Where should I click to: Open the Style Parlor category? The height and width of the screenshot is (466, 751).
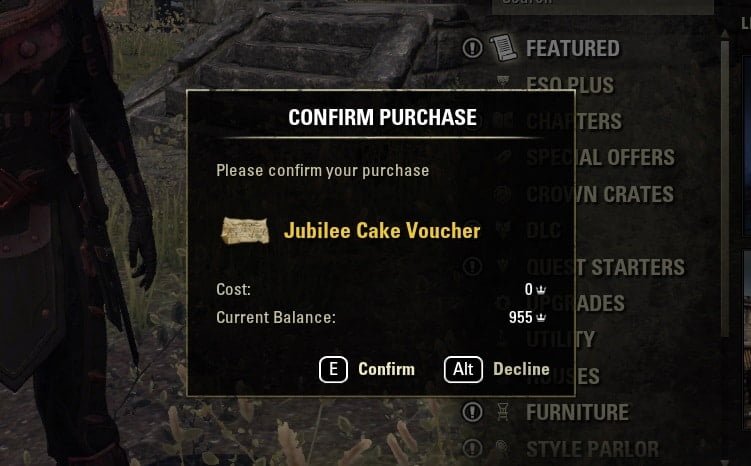592,448
